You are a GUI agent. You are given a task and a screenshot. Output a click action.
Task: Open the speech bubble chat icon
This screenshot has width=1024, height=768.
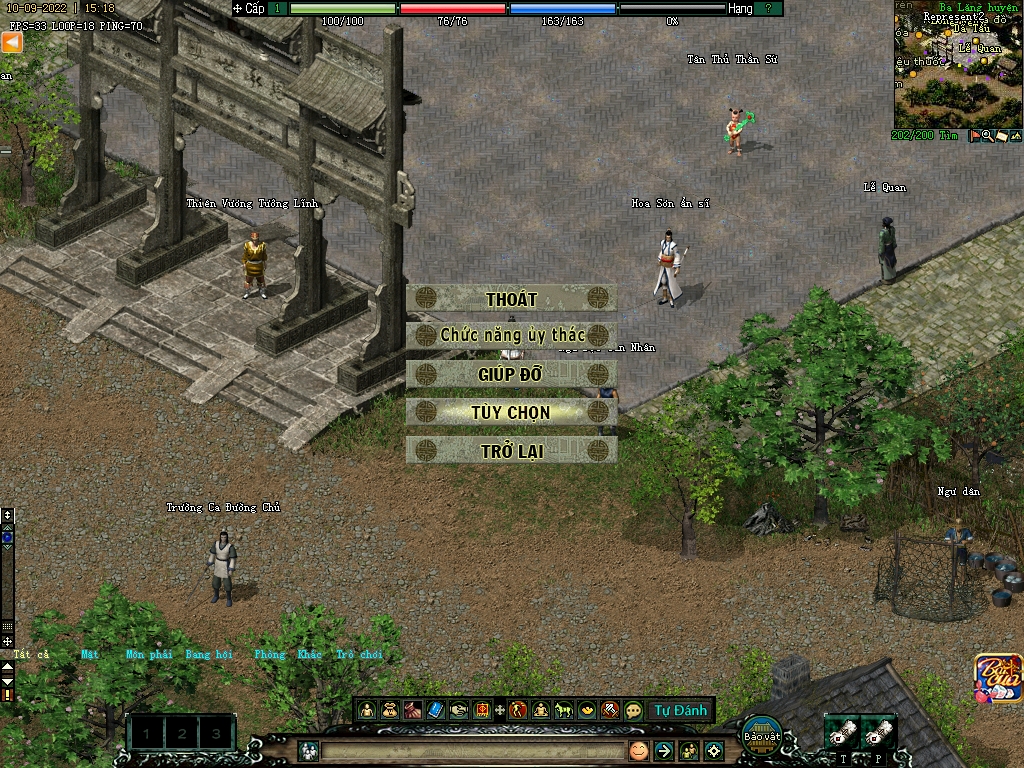coord(633,711)
